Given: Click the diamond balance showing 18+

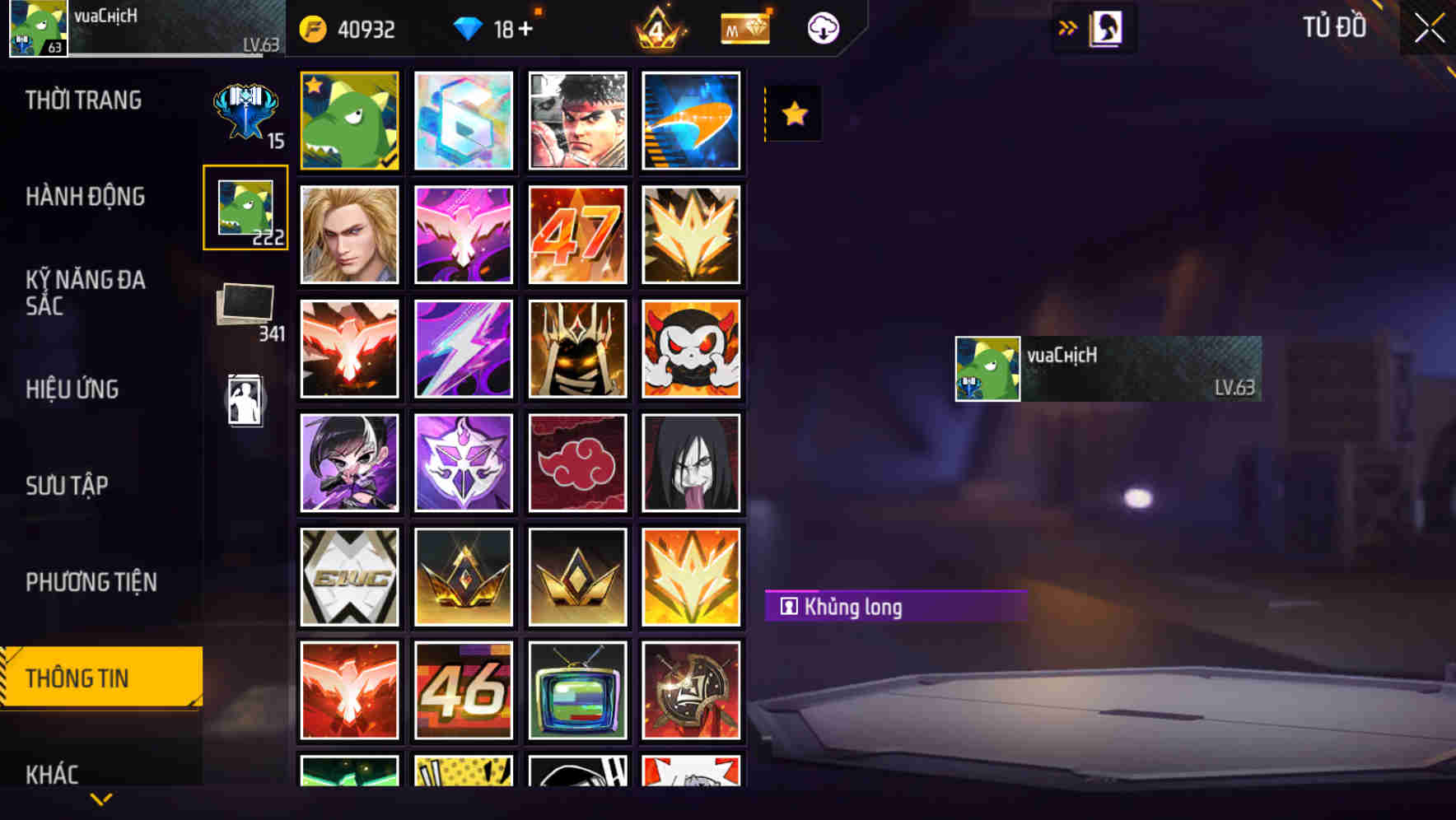Looking at the screenshot, I should 495,28.
